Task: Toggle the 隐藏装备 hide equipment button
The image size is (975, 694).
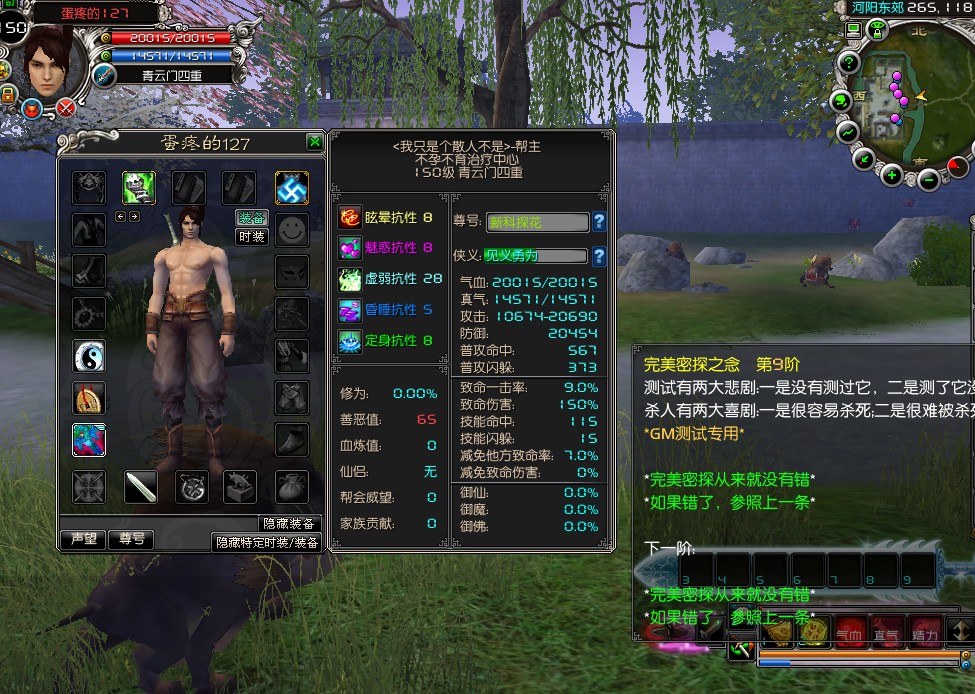Action: click(289, 524)
